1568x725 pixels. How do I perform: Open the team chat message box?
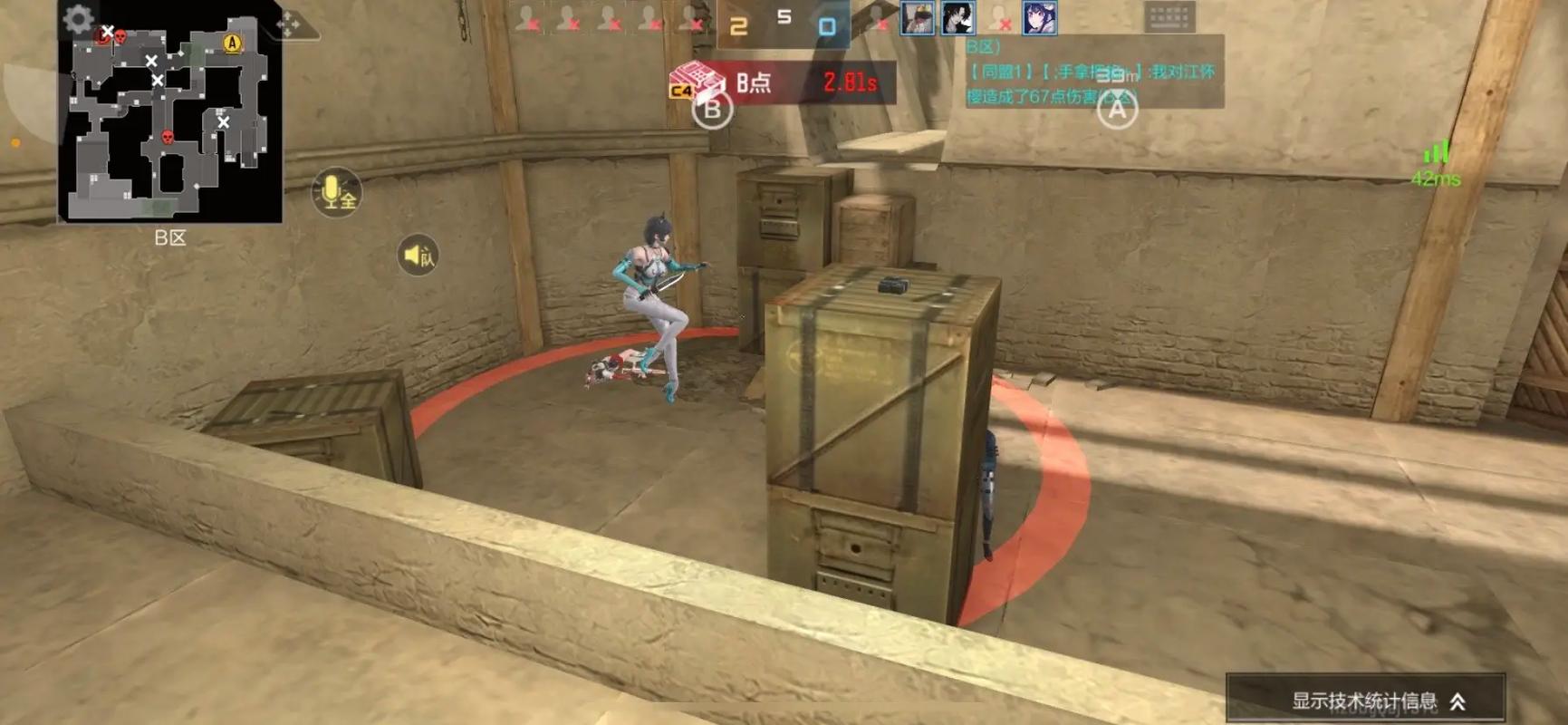tap(1093, 72)
